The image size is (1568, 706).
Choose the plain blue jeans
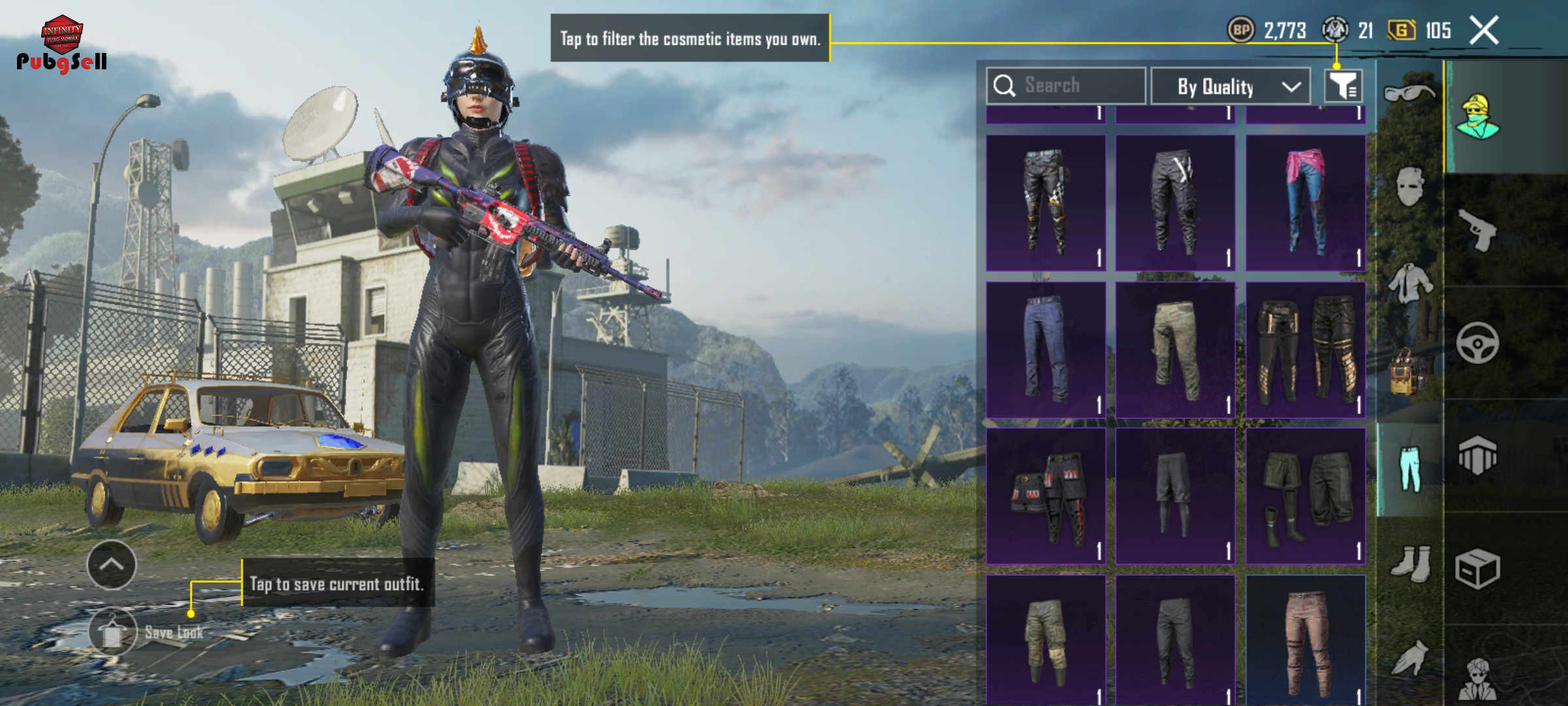(x=1045, y=350)
